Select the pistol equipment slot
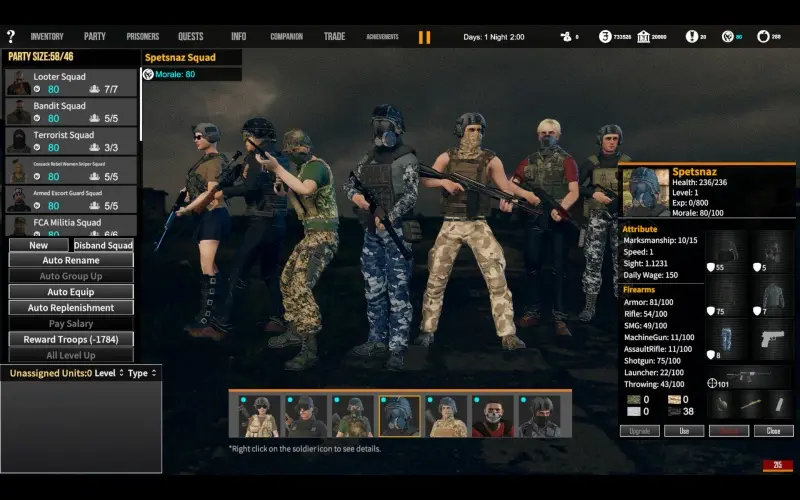Image resolution: width=800 pixels, height=500 pixels. click(x=772, y=339)
